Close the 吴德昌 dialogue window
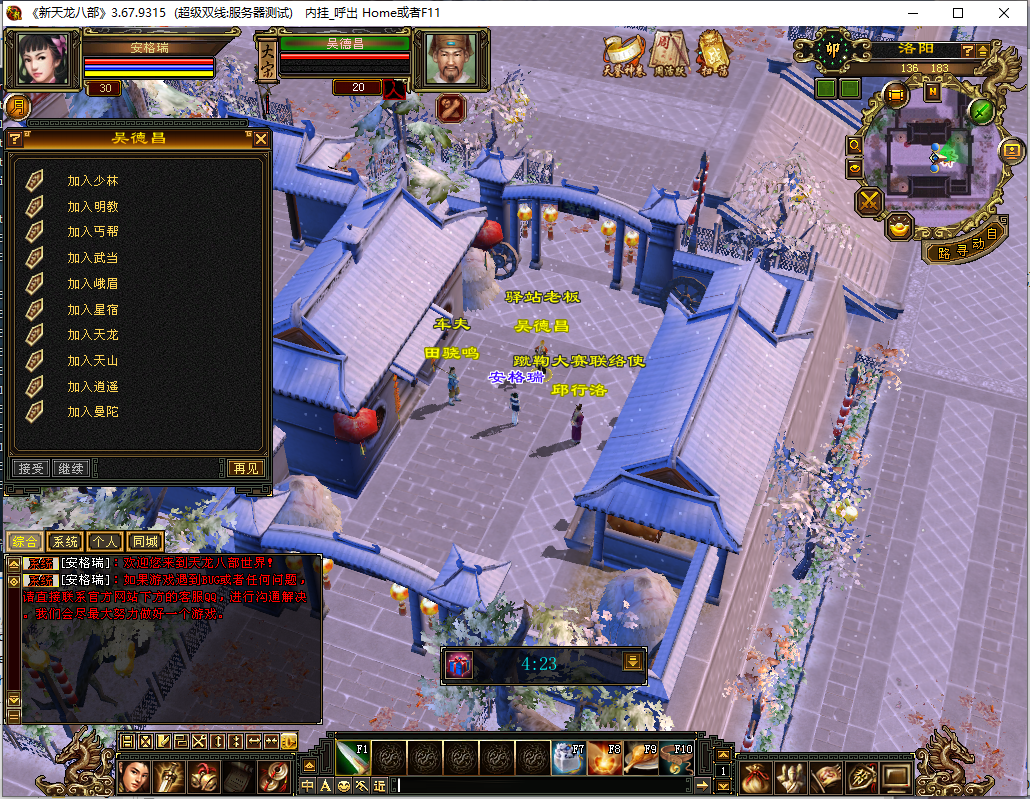Viewport: 1030px width, 799px height. click(261, 139)
